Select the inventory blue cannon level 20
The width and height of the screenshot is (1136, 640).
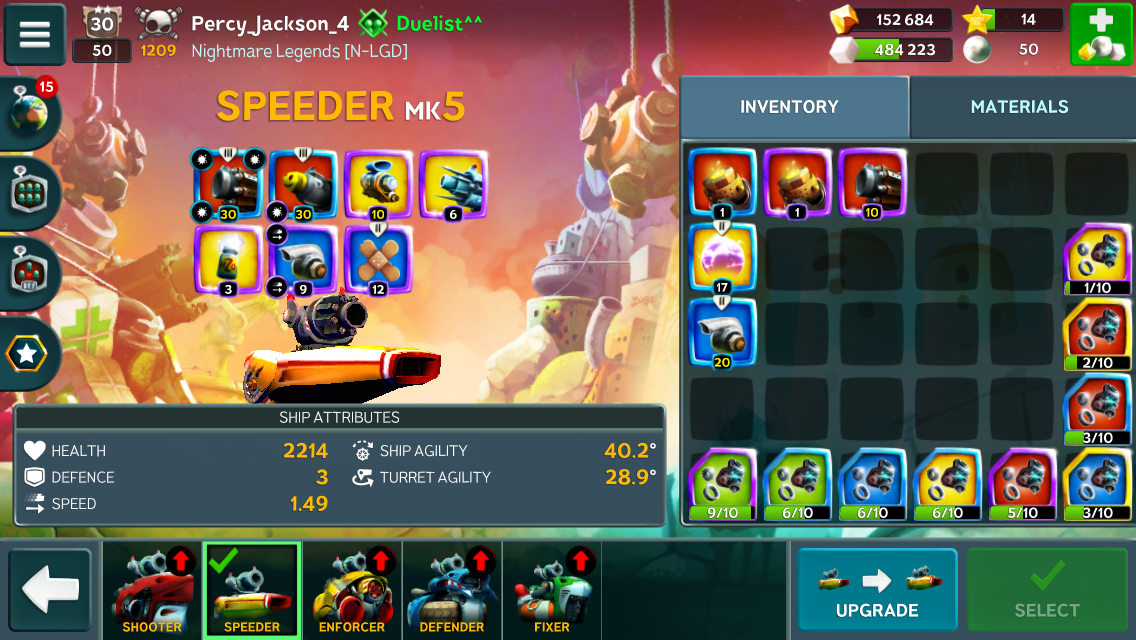pos(722,332)
